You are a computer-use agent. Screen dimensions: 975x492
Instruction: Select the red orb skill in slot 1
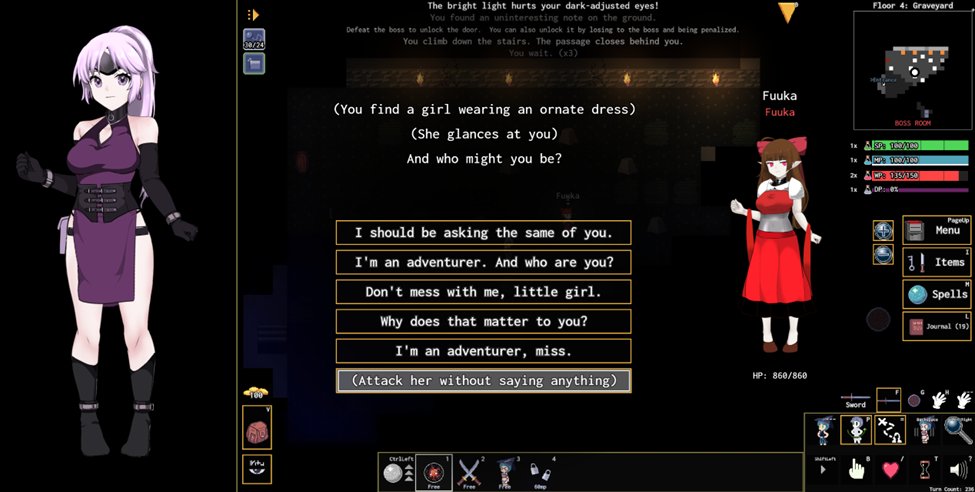pyautogui.click(x=432, y=470)
